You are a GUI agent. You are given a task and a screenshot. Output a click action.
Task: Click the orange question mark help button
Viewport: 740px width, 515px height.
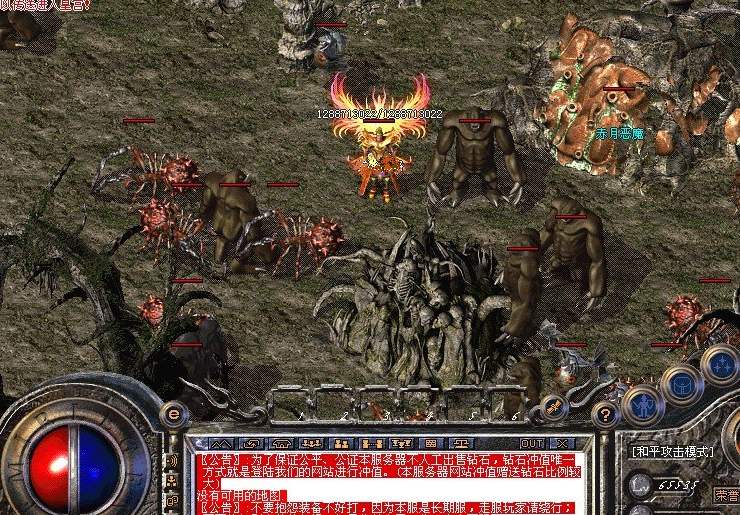pos(603,414)
